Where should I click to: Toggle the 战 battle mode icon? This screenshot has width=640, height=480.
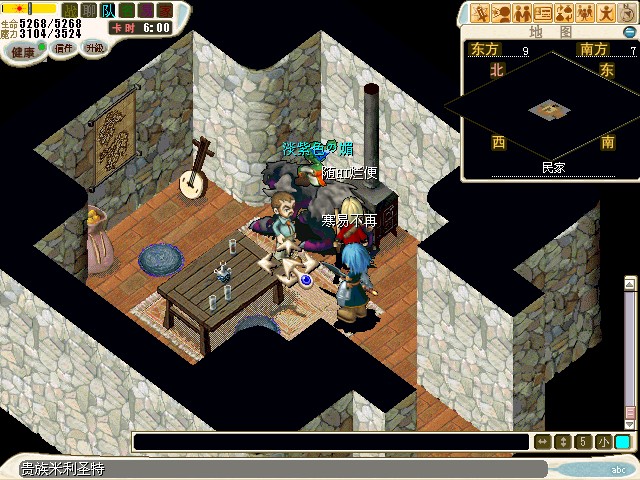tap(69, 10)
